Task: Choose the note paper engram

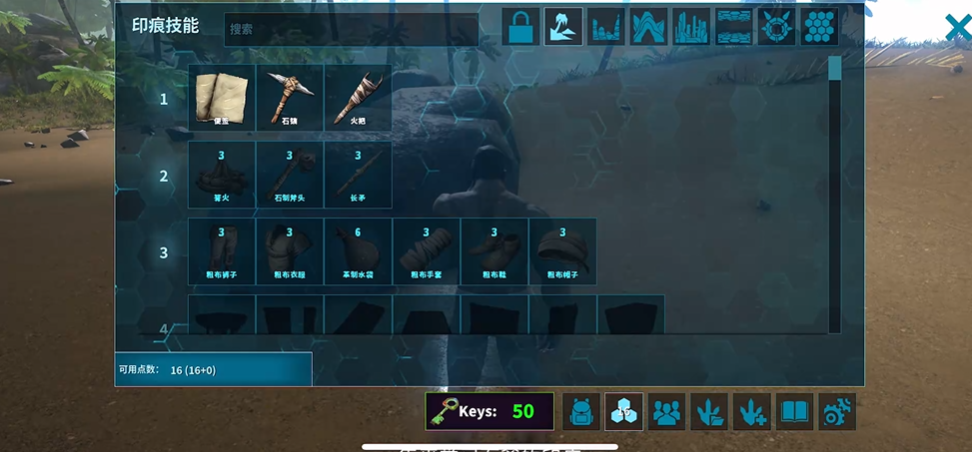Action: pyautogui.click(x=222, y=98)
